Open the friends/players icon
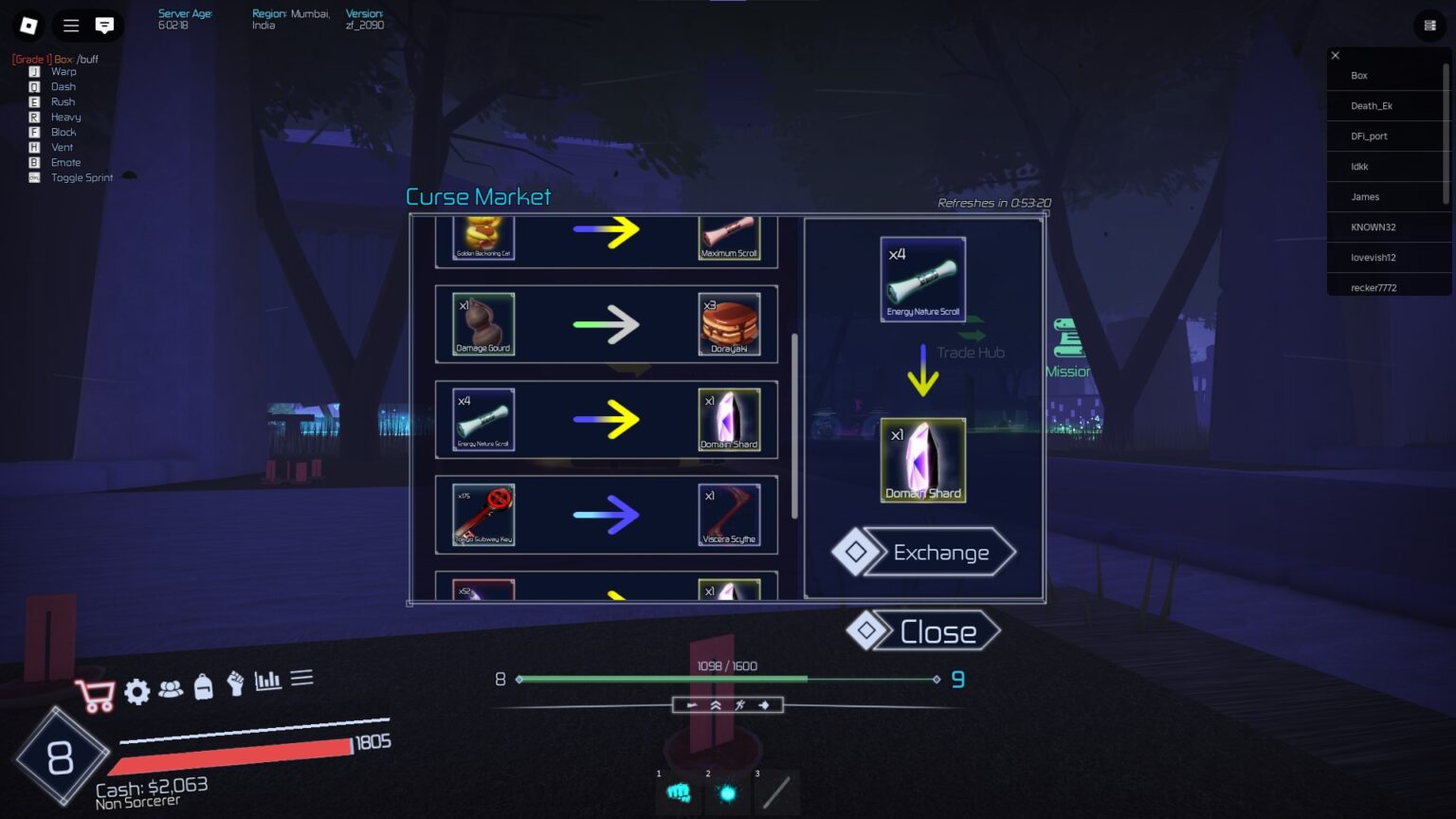Viewport: 1456px width, 819px height. coord(170,691)
